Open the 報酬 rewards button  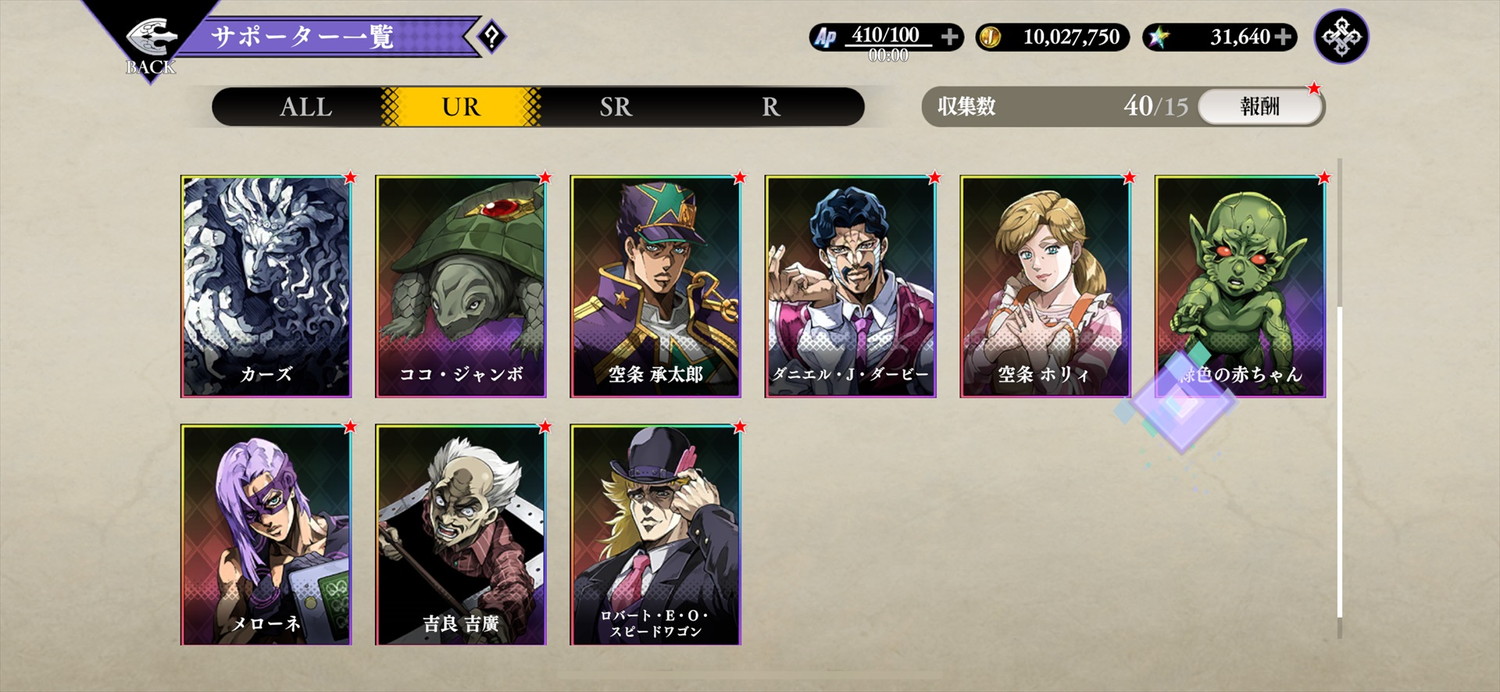(x=1259, y=107)
